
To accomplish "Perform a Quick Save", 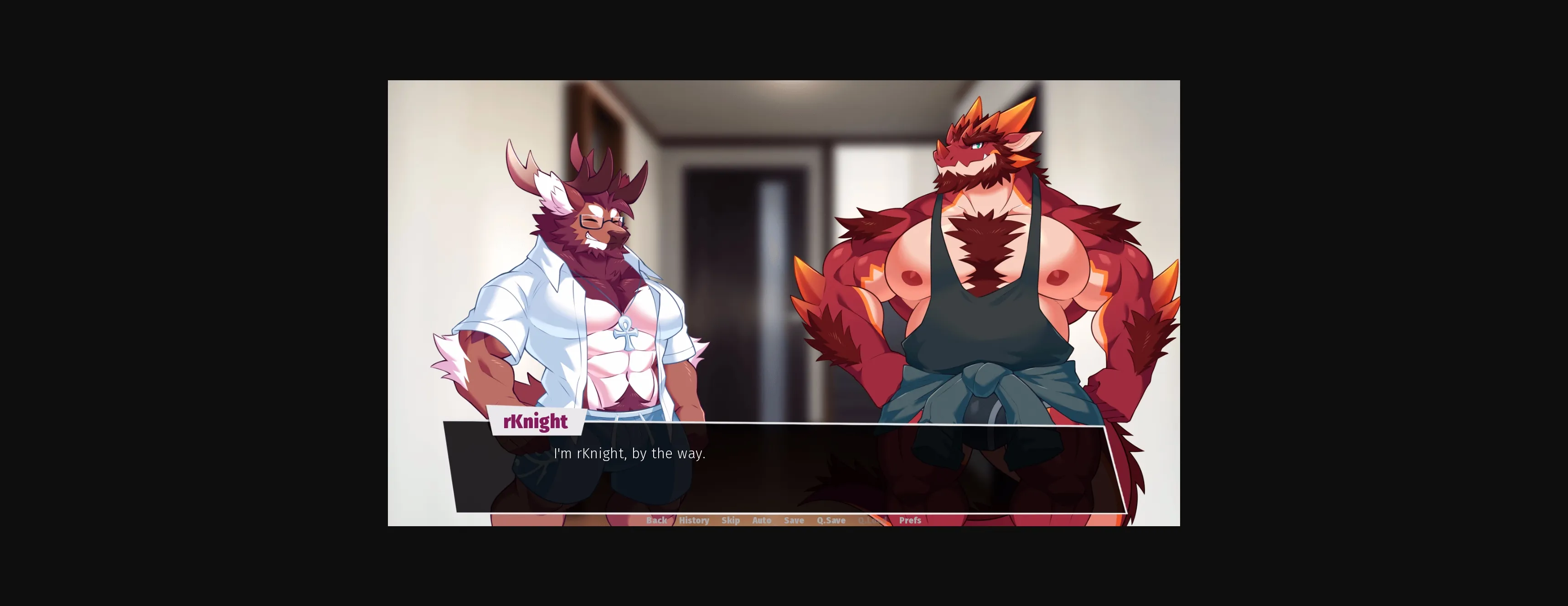I will tap(831, 520).
